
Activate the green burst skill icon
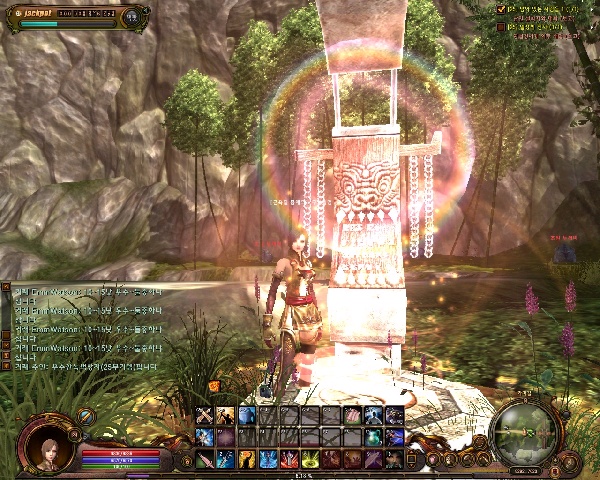point(308,458)
